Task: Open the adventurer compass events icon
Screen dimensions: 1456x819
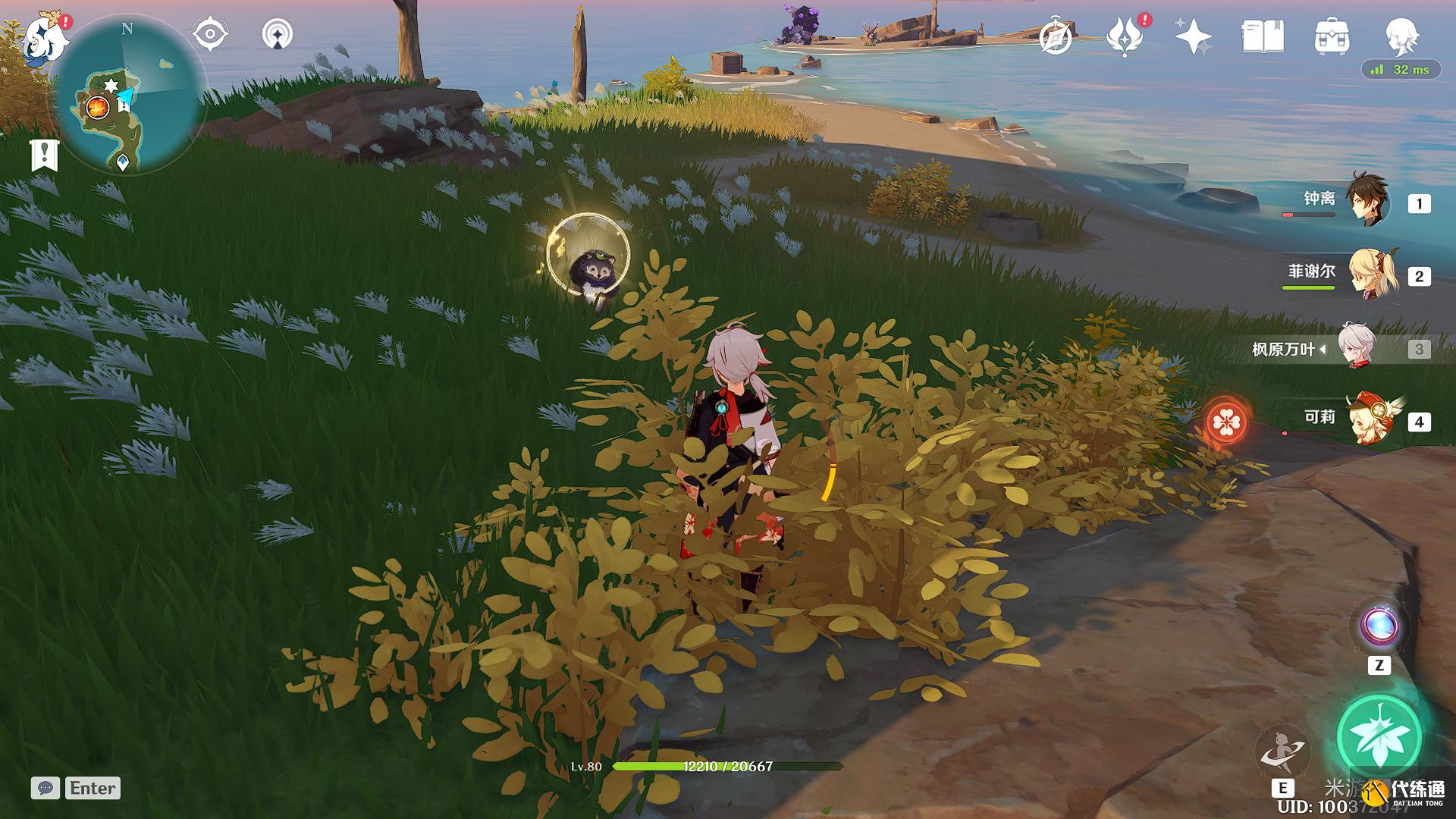Action: [x=1055, y=37]
